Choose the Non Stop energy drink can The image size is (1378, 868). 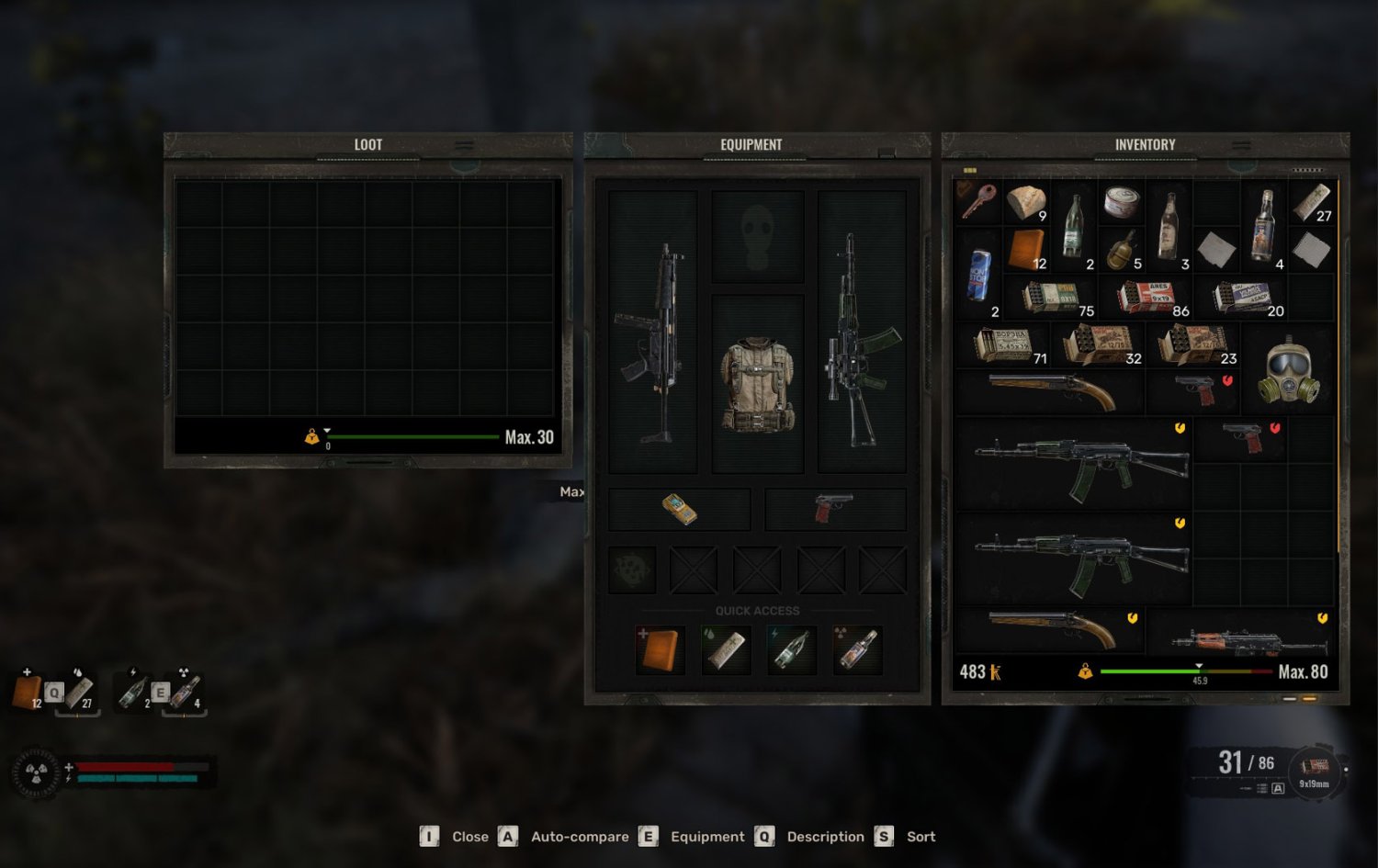[979, 274]
